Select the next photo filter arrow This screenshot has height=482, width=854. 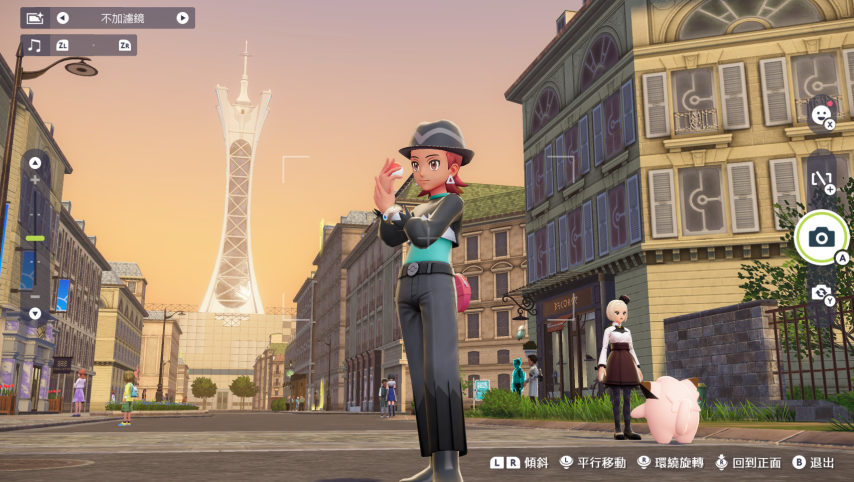click(182, 18)
